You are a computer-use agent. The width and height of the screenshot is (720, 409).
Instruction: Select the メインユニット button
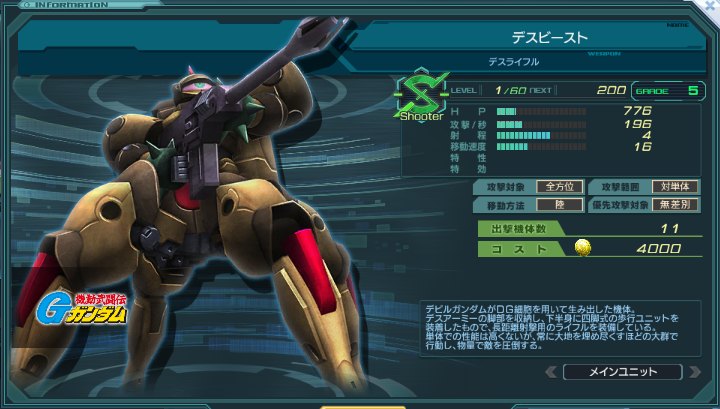(622, 372)
